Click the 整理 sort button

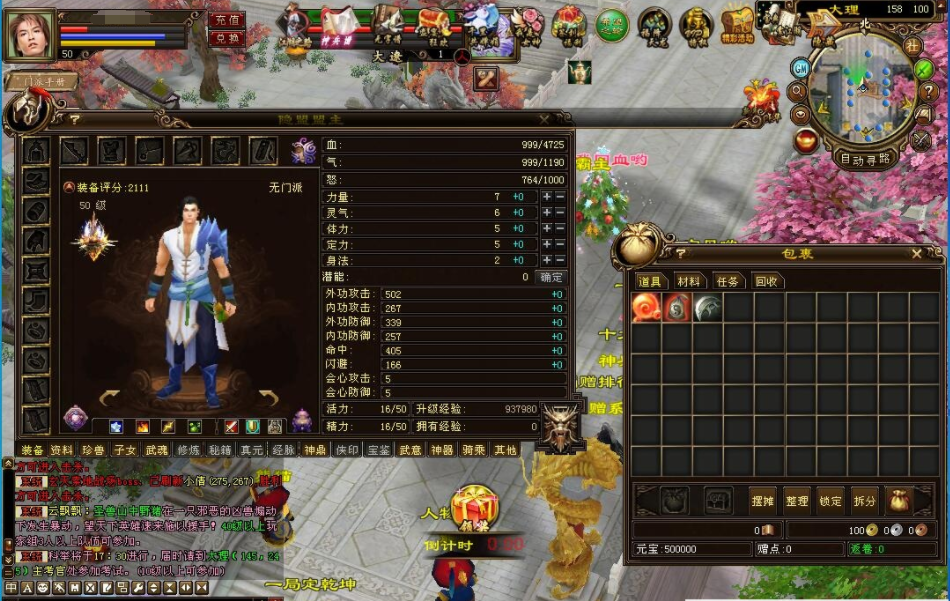(797, 501)
